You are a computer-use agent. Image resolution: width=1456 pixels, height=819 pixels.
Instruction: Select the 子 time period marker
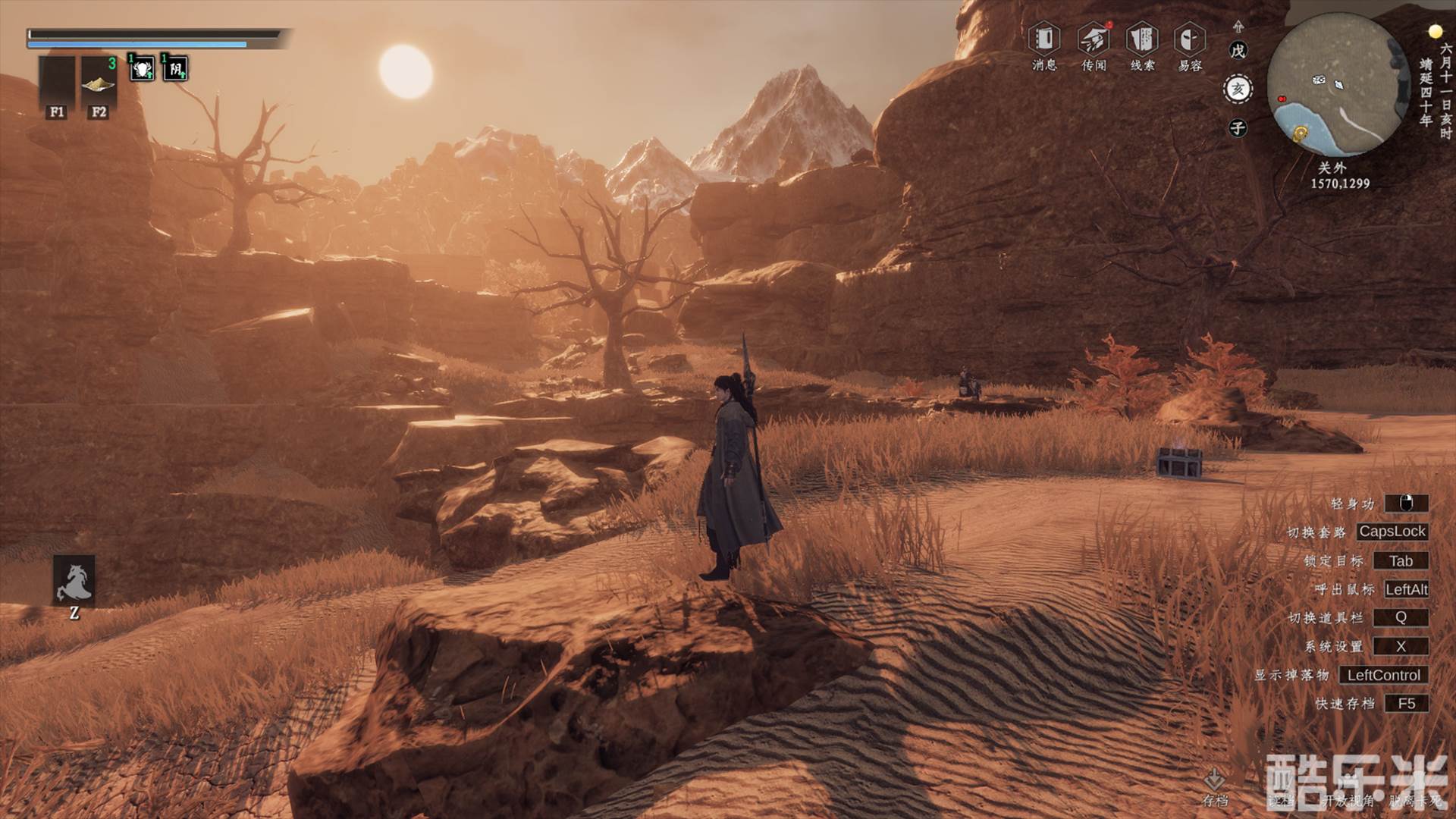1238,128
